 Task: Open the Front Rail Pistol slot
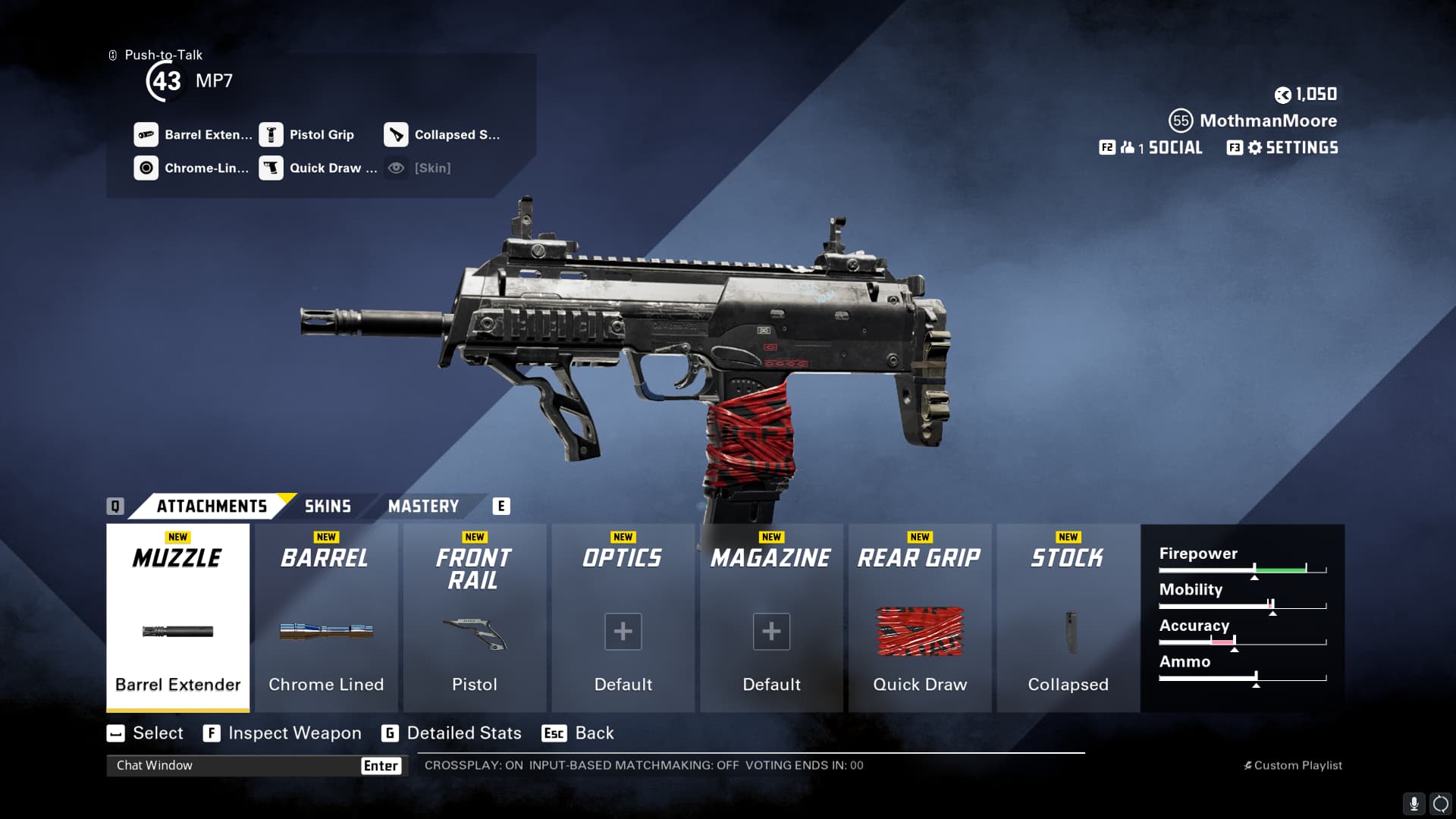(475, 618)
